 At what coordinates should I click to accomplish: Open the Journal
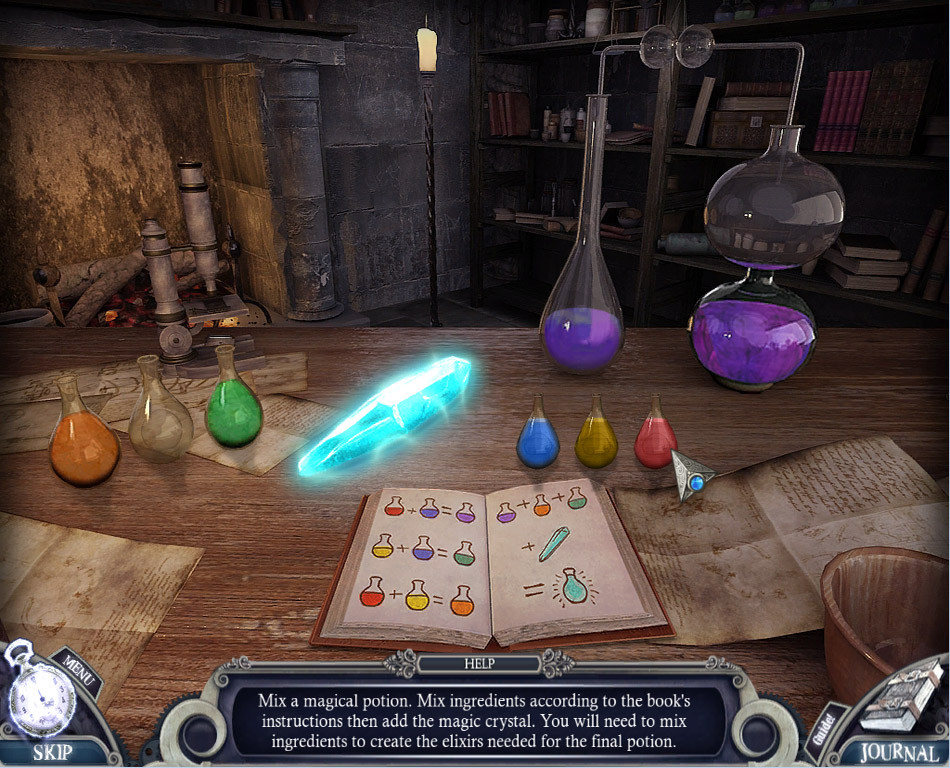click(x=891, y=752)
